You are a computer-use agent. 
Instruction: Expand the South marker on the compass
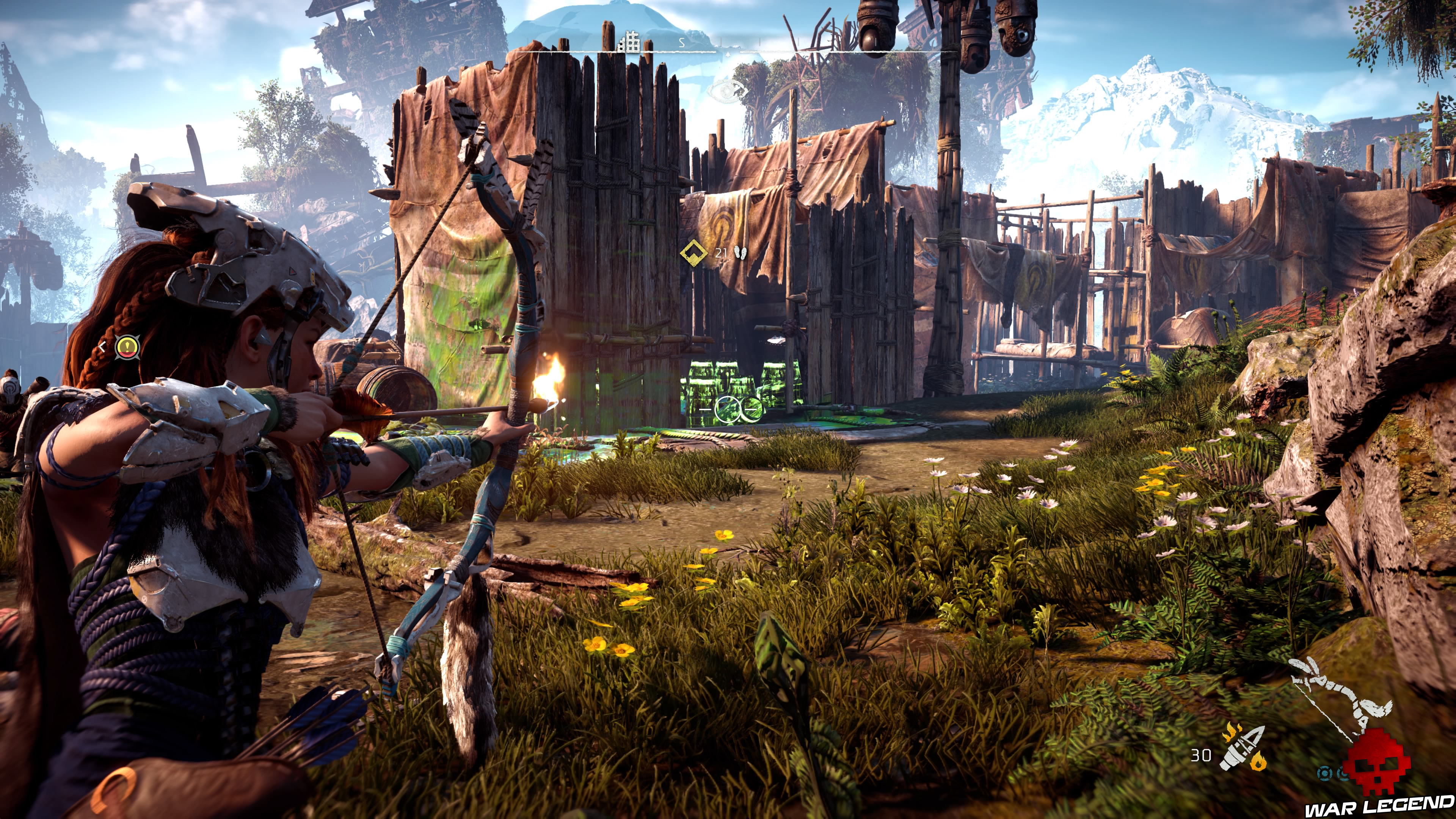pyautogui.click(x=682, y=42)
